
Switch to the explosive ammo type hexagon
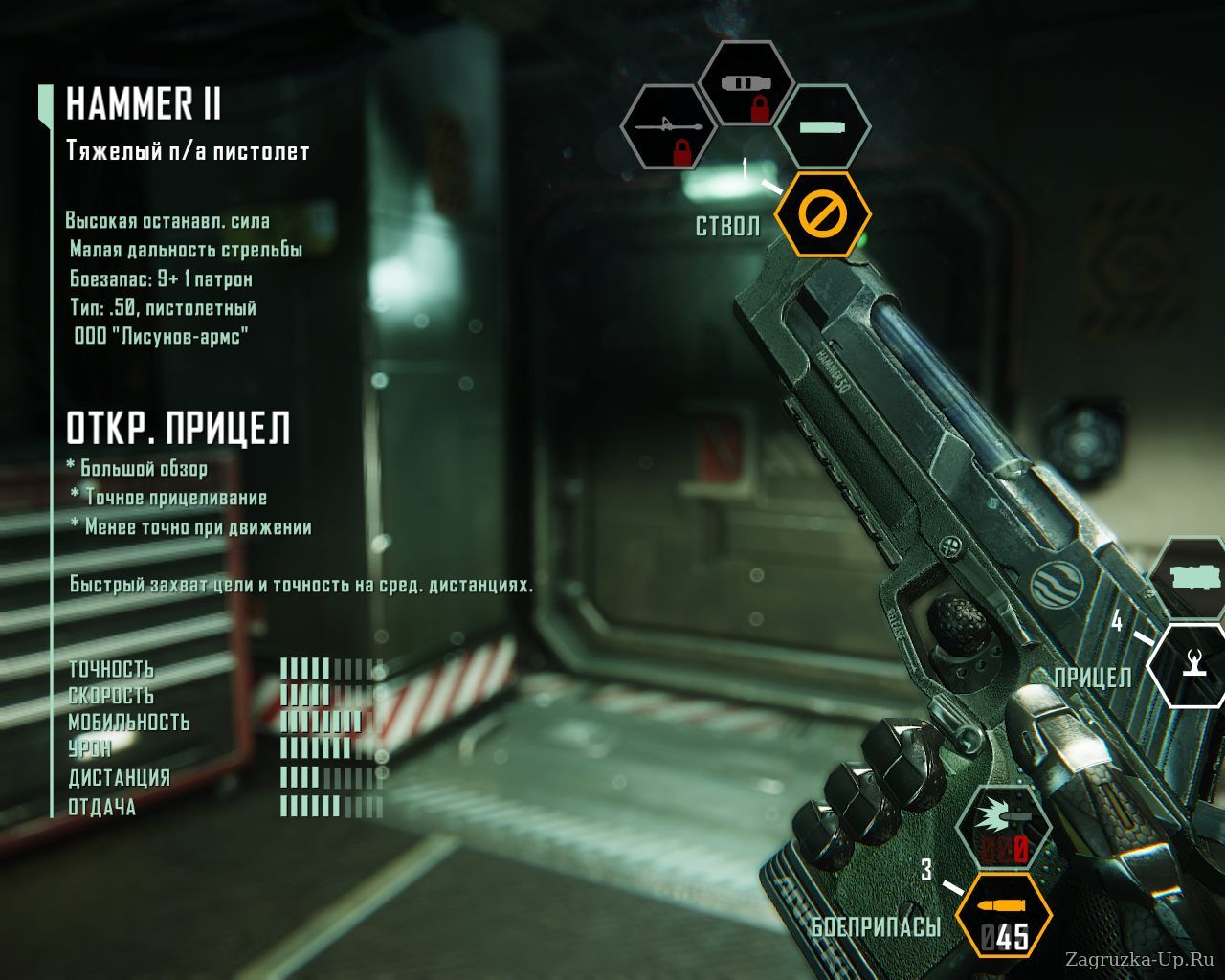(x=1004, y=830)
